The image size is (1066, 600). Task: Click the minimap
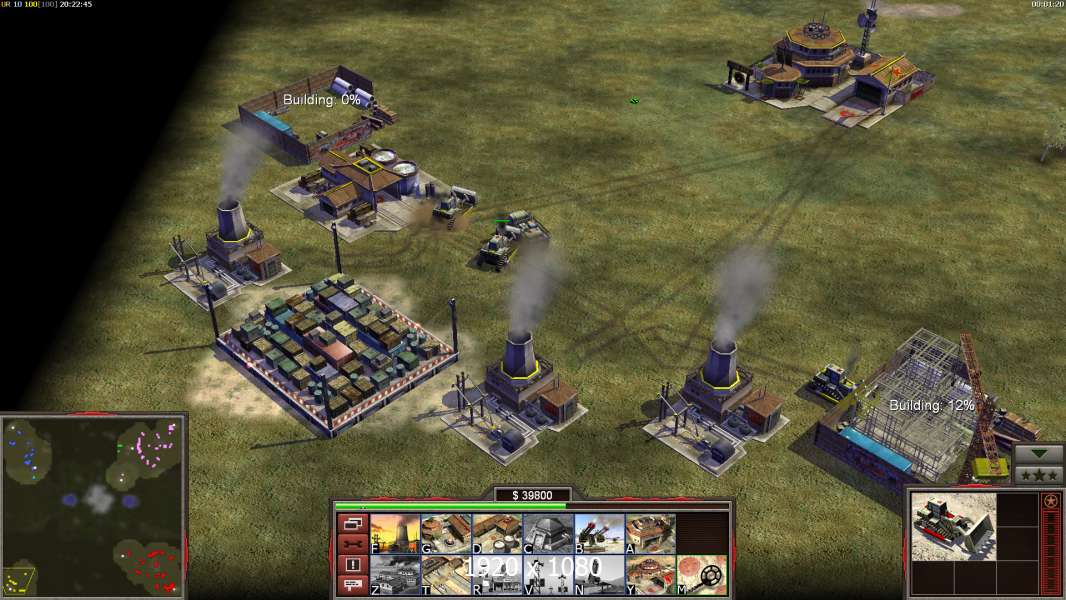tap(93, 506)
